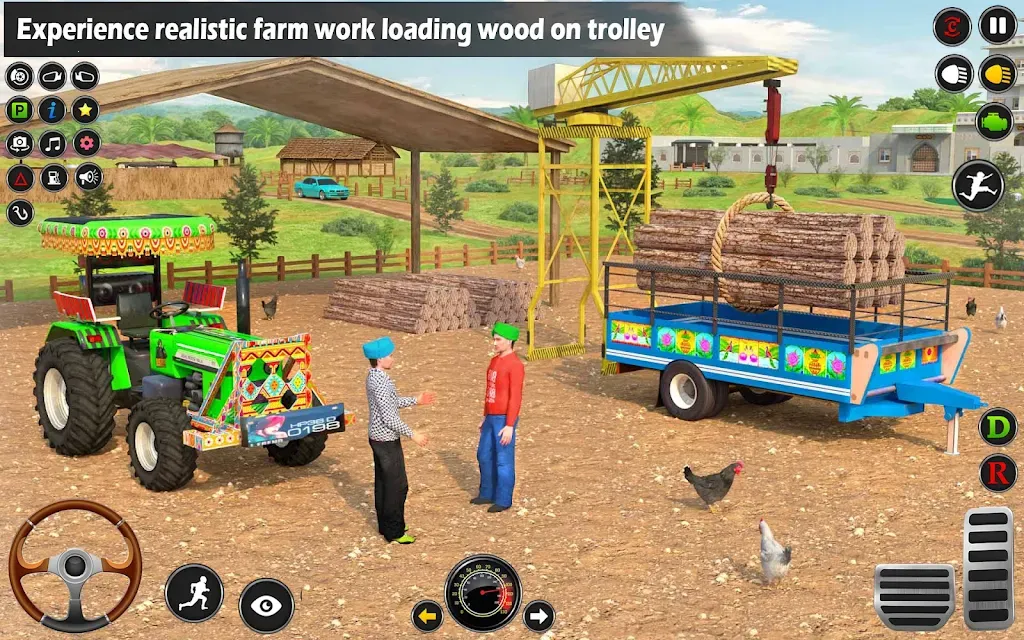Pause the game
1024x640 pixels.
(997, 25)
